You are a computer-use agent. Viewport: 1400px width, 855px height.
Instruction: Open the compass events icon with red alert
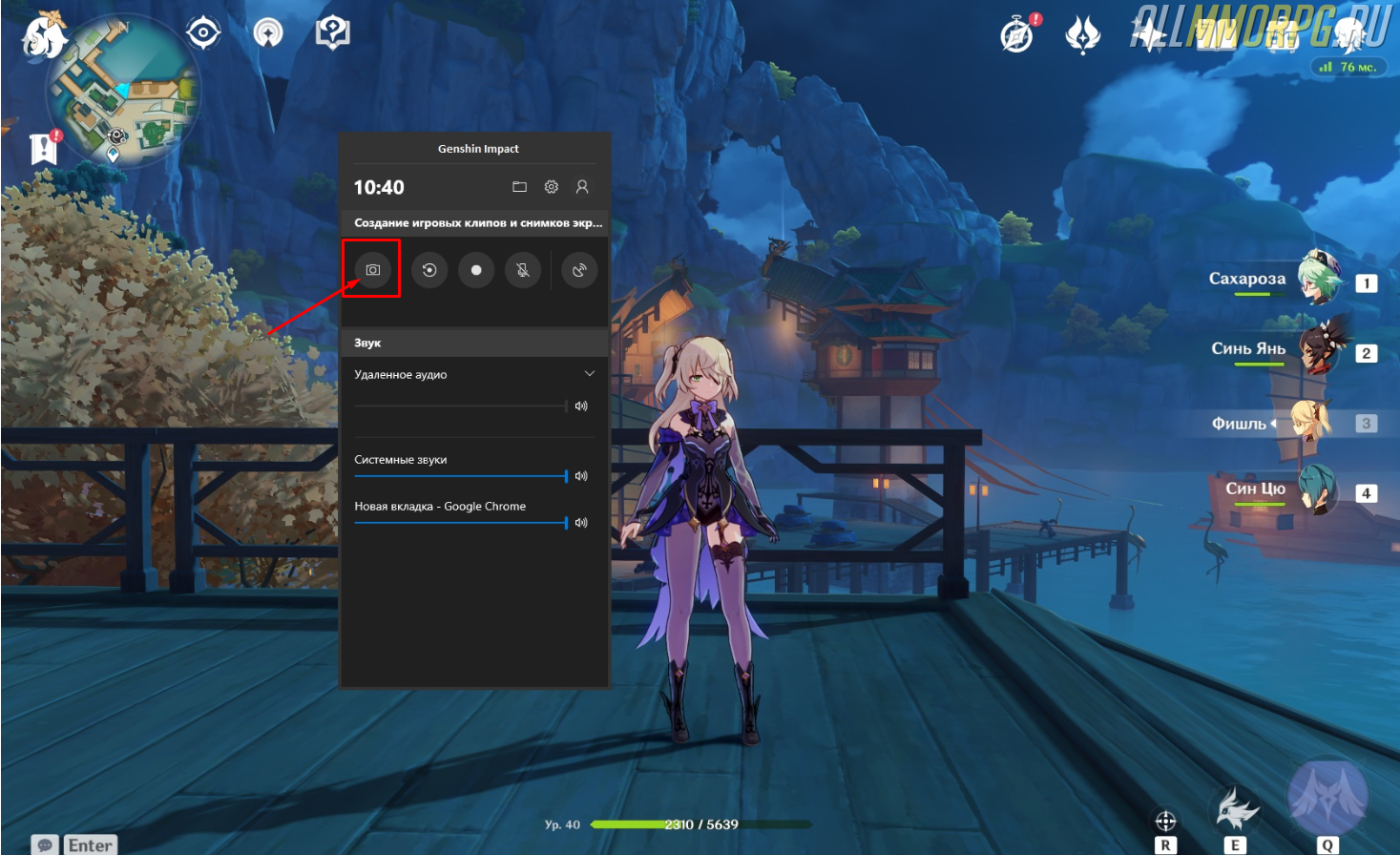click(1017, 35)
